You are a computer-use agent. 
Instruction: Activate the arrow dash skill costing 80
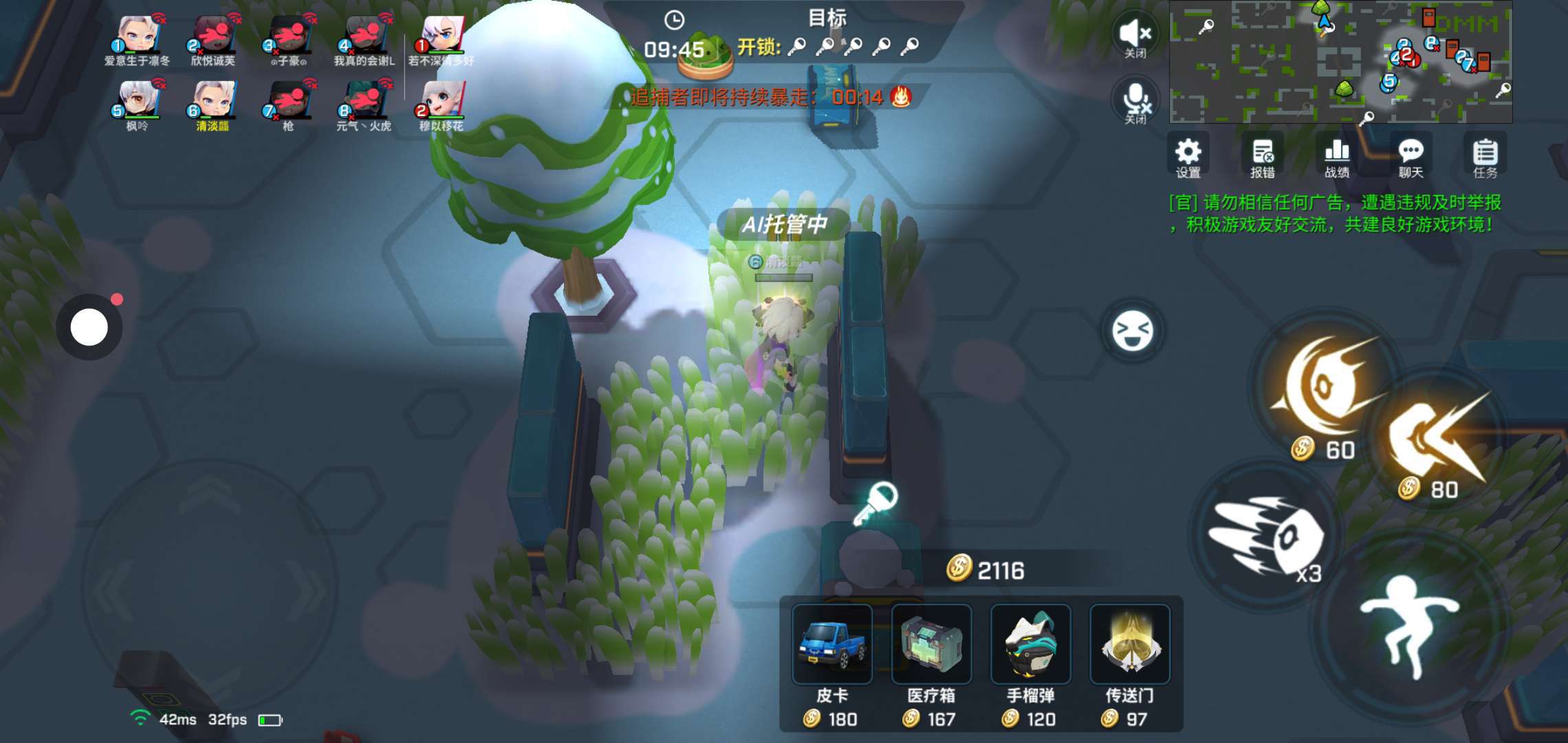[x=1435, y=437]
